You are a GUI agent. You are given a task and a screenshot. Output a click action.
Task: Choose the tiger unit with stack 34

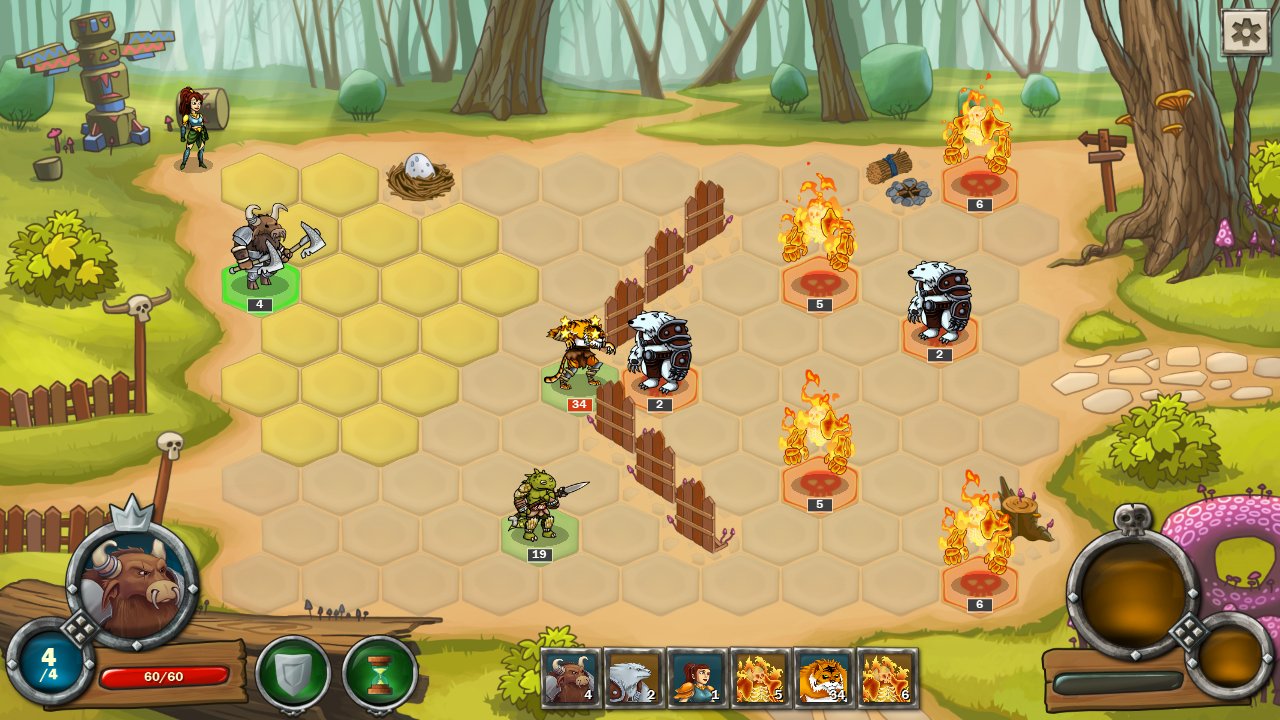[578, 355]
